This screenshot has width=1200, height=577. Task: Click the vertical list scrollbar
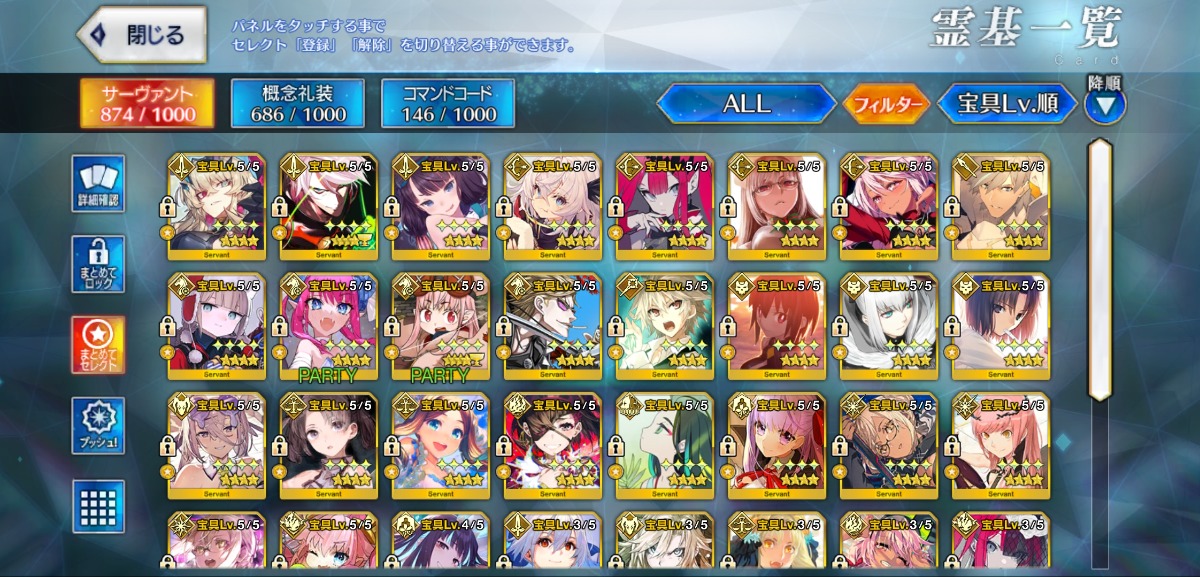tap(1100, 270)
